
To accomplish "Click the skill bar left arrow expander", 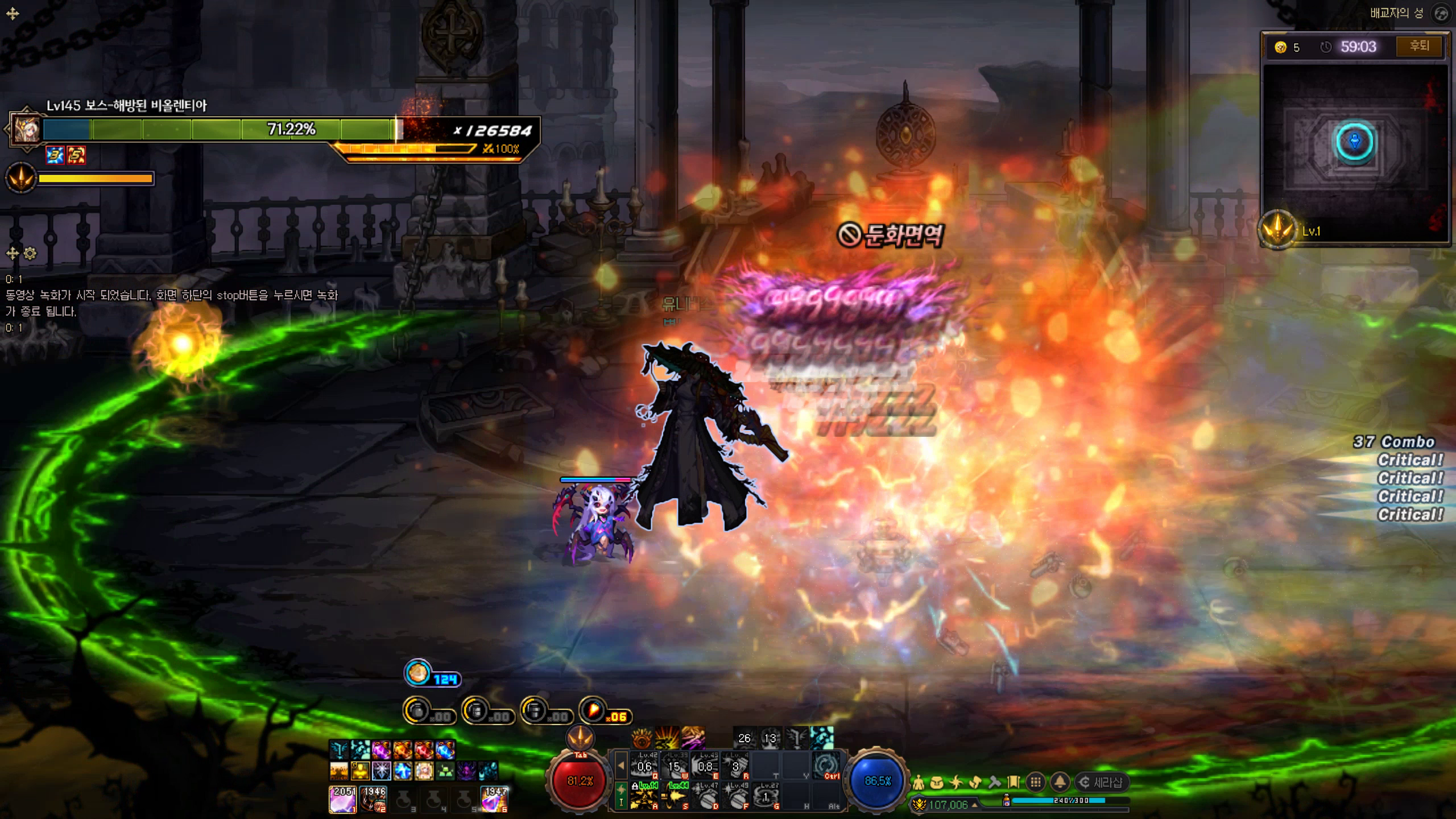I will coord(621,766).
